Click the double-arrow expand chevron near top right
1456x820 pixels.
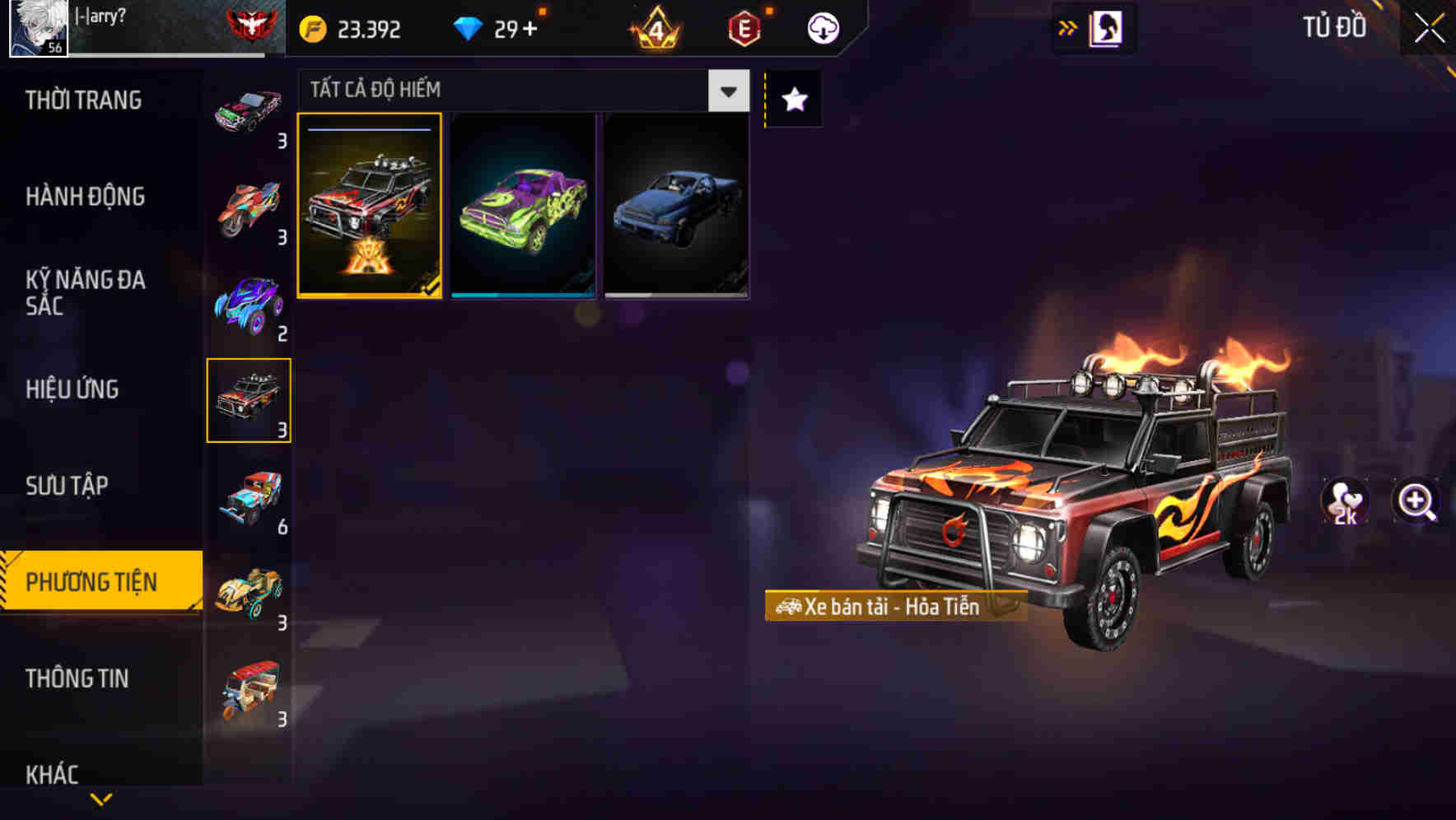(1068, 26)
